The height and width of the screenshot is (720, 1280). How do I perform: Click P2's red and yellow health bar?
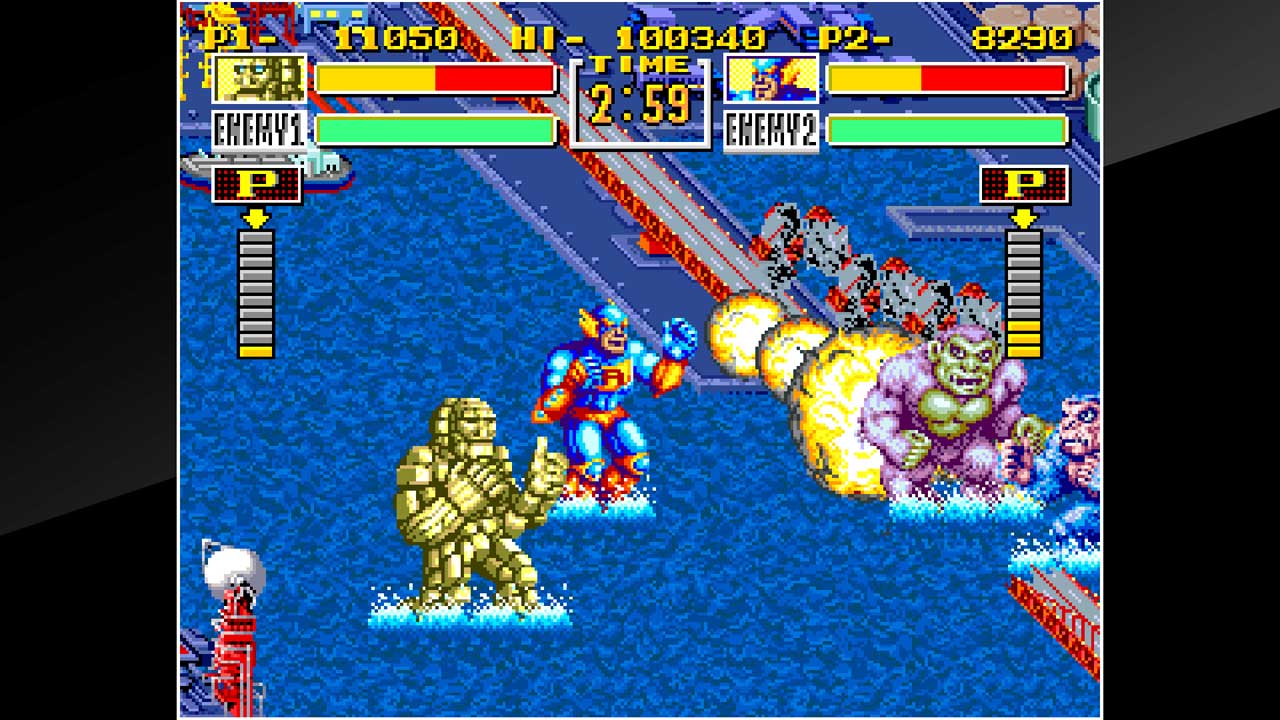pyautogui.click(x=947, y=78)
